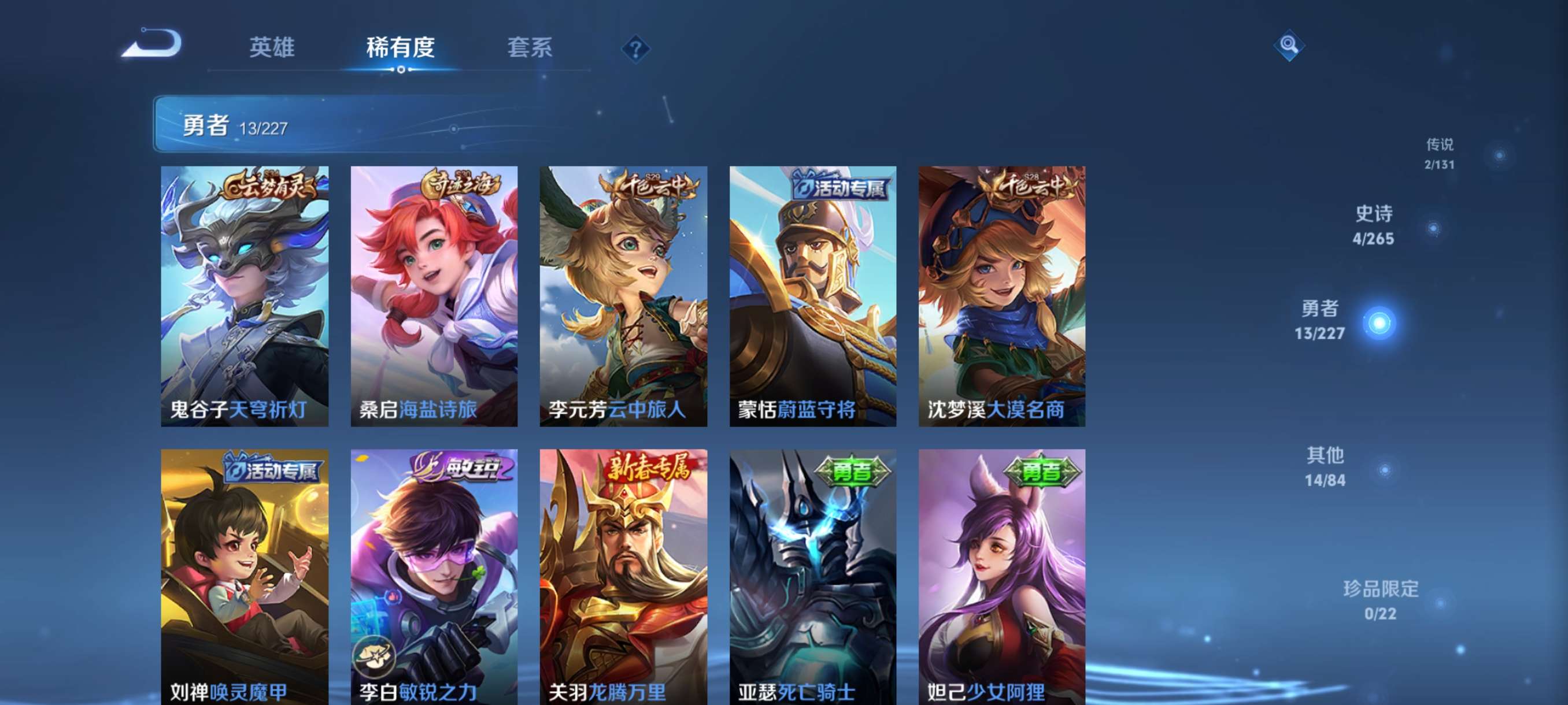Select the 鬼谷子 天穹祈灯 skin card
The height and width of the screenshot is (705, 1568).
(x=244, y=296)
